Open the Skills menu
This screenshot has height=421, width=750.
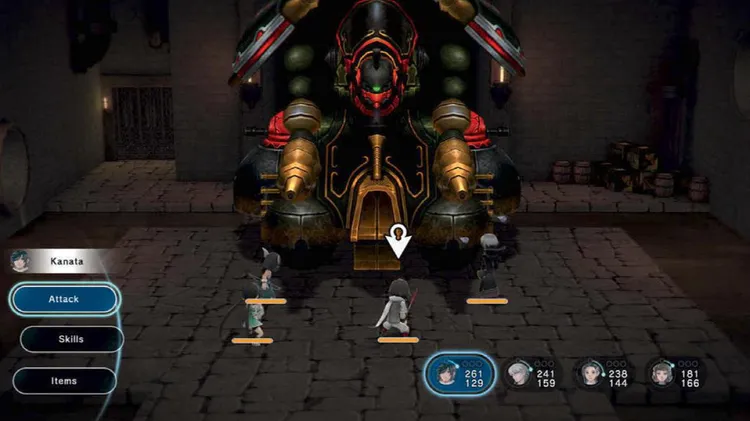click(x=70, y=339)
